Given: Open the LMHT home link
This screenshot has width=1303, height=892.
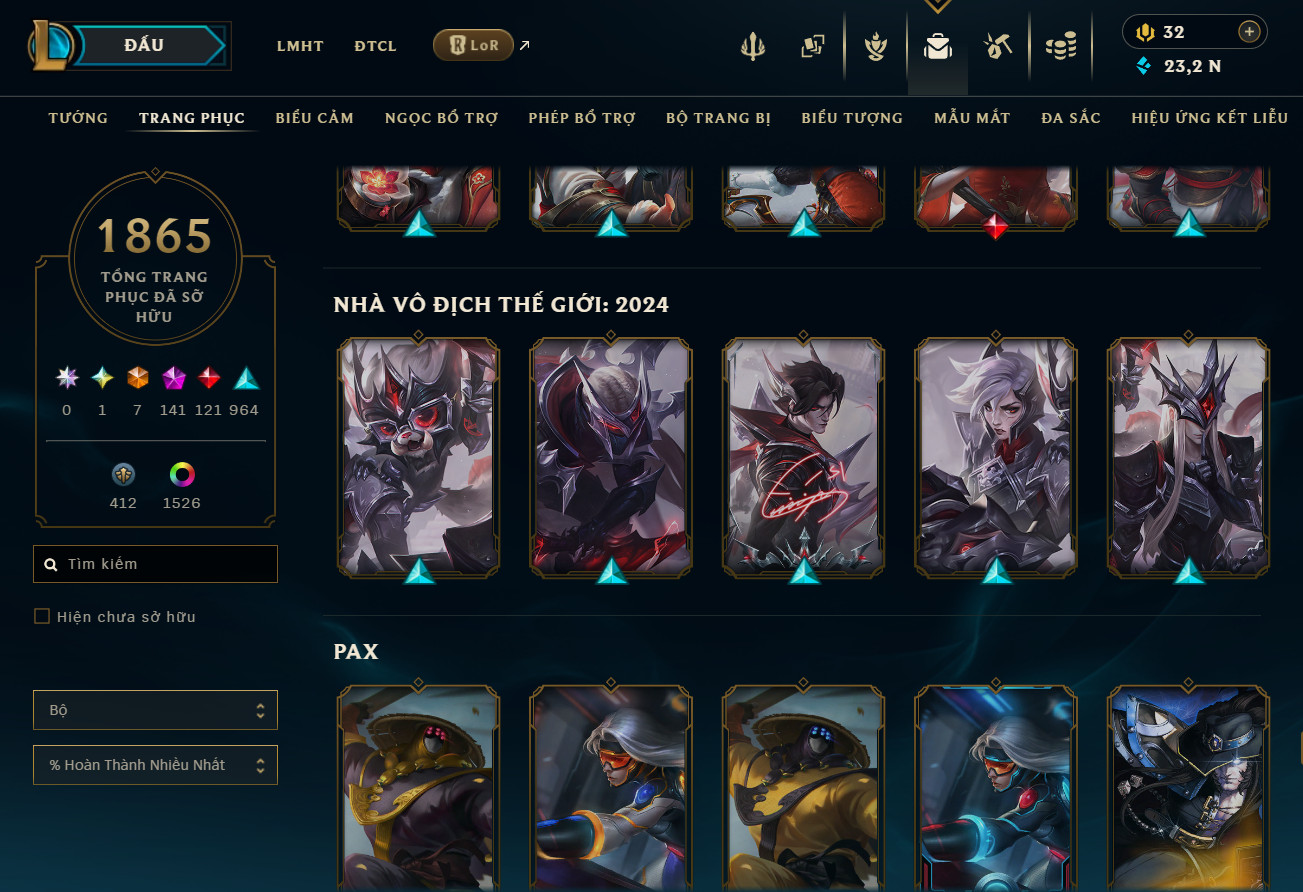Looking at the screenshot, I should pos(300,46).
